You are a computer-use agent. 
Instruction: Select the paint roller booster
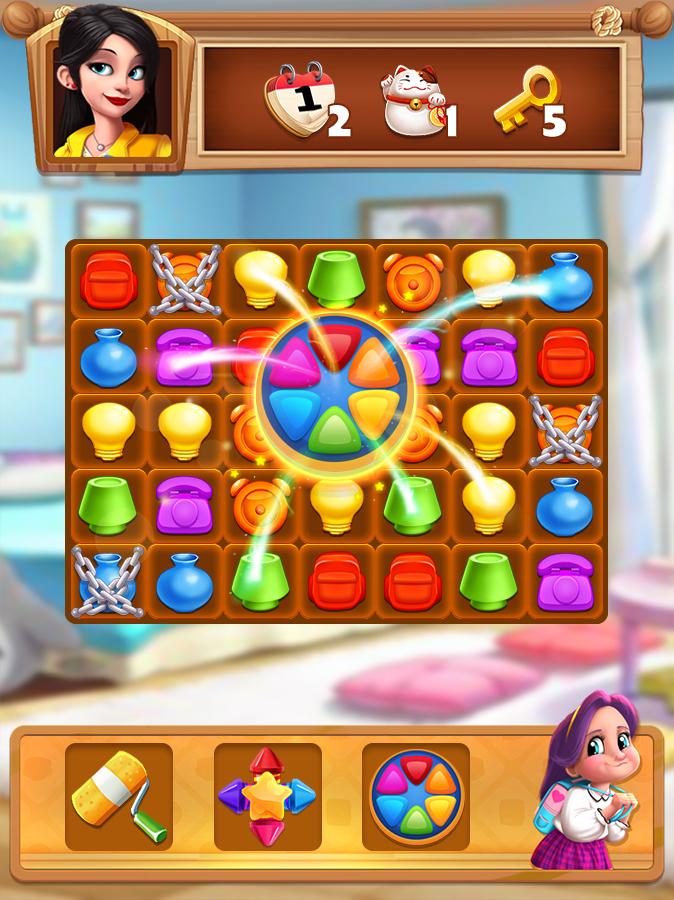119,797
